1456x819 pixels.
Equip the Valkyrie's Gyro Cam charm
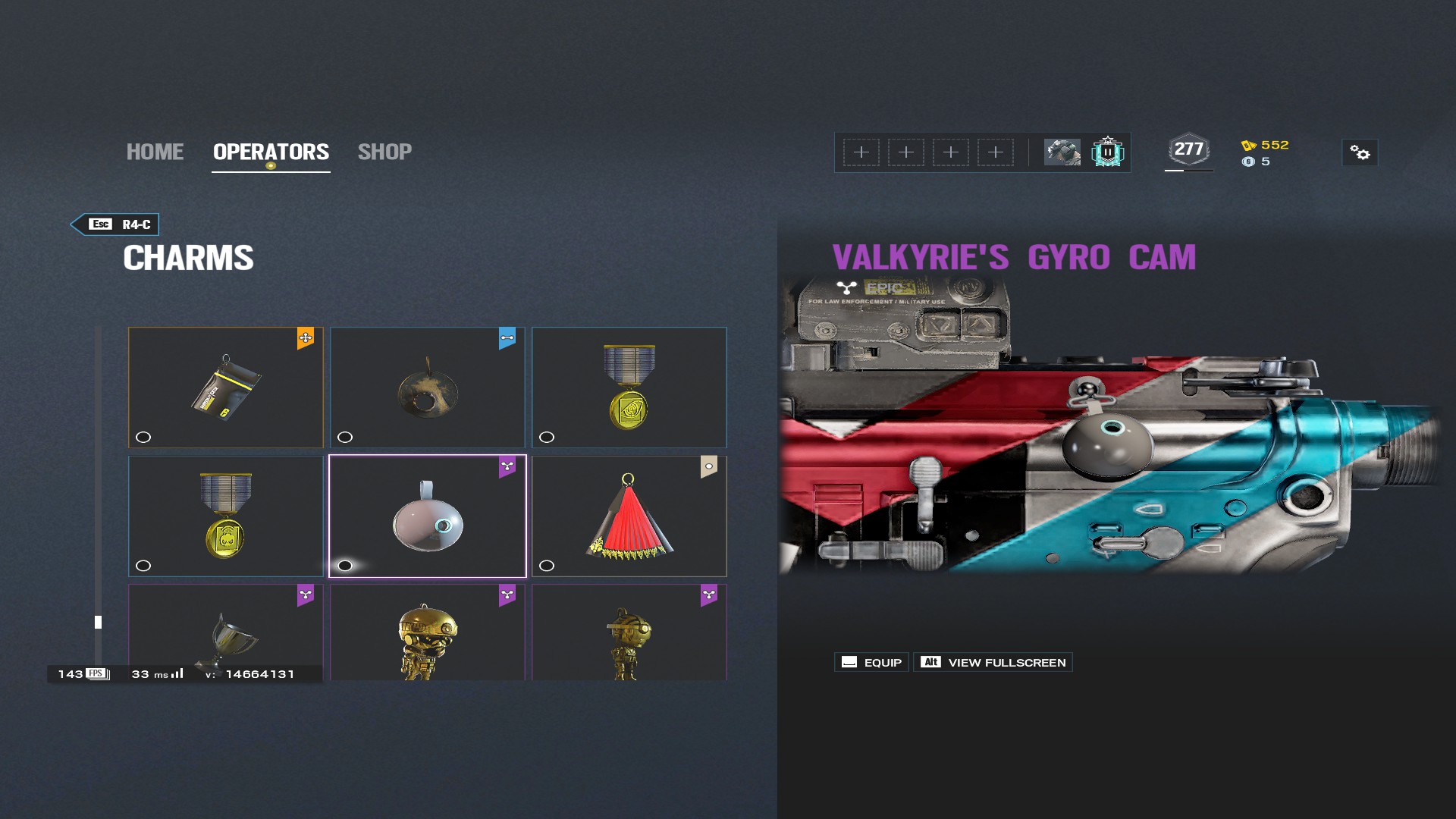(871, 662)
